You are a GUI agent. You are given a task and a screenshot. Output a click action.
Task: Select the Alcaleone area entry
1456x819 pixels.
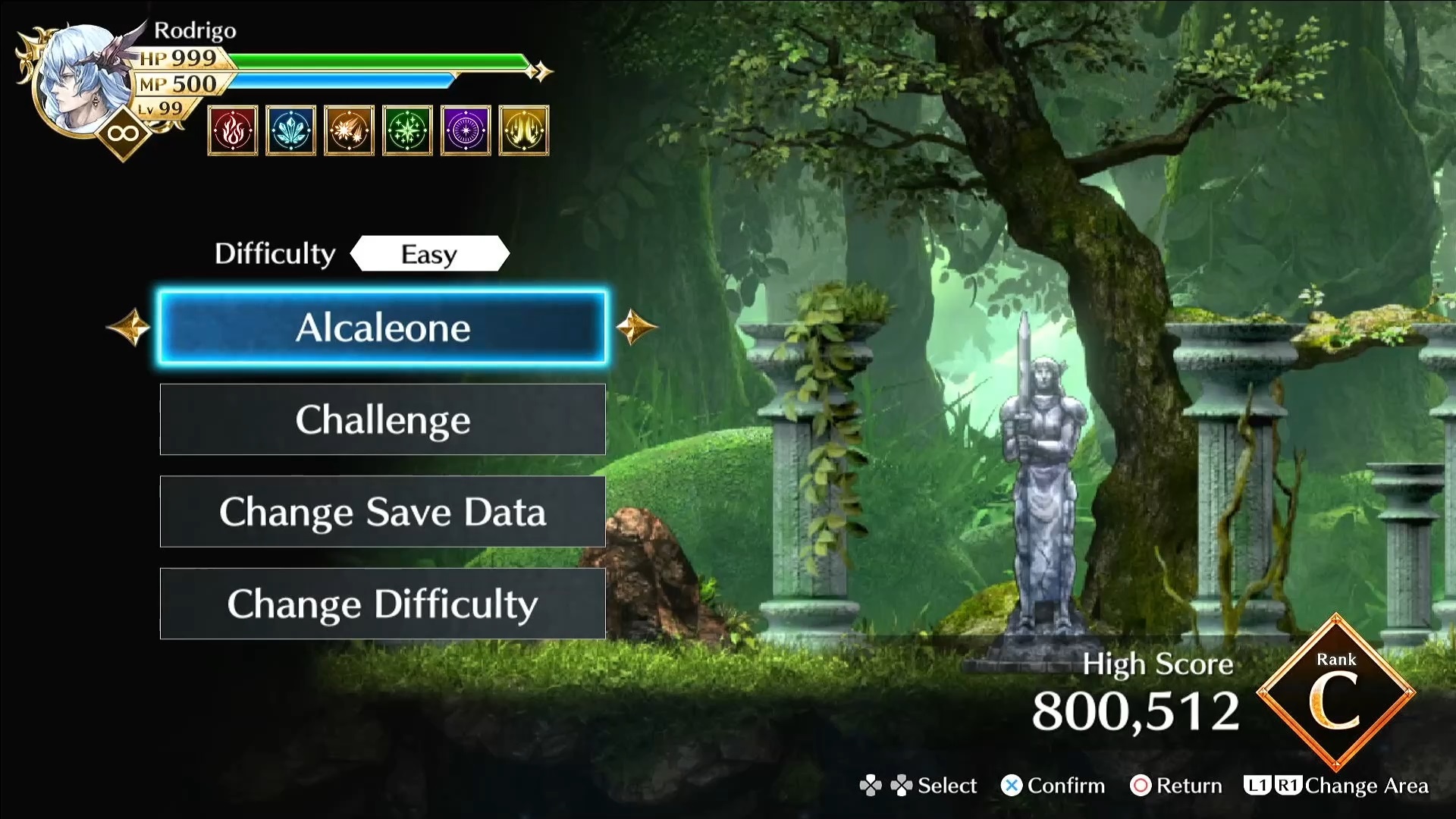point(382,328)
